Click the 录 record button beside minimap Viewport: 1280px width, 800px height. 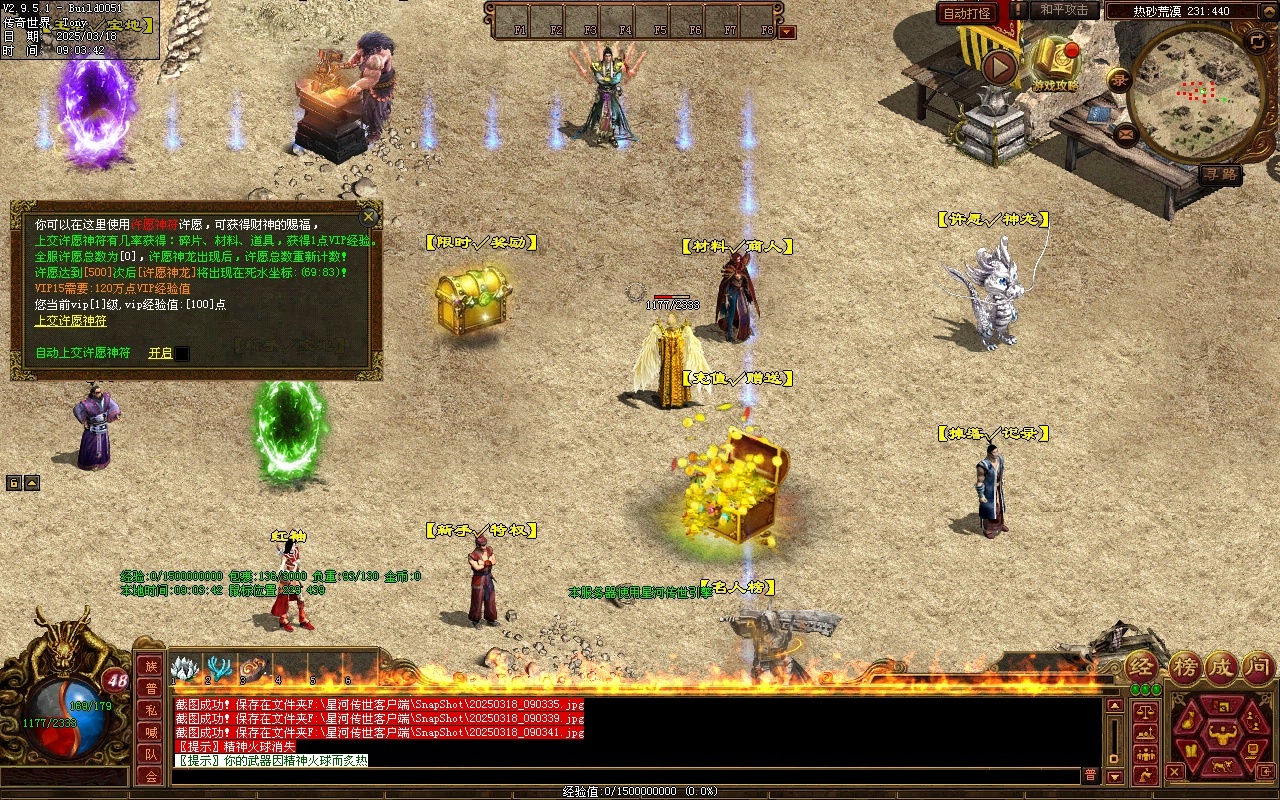tap(1119, 78)
